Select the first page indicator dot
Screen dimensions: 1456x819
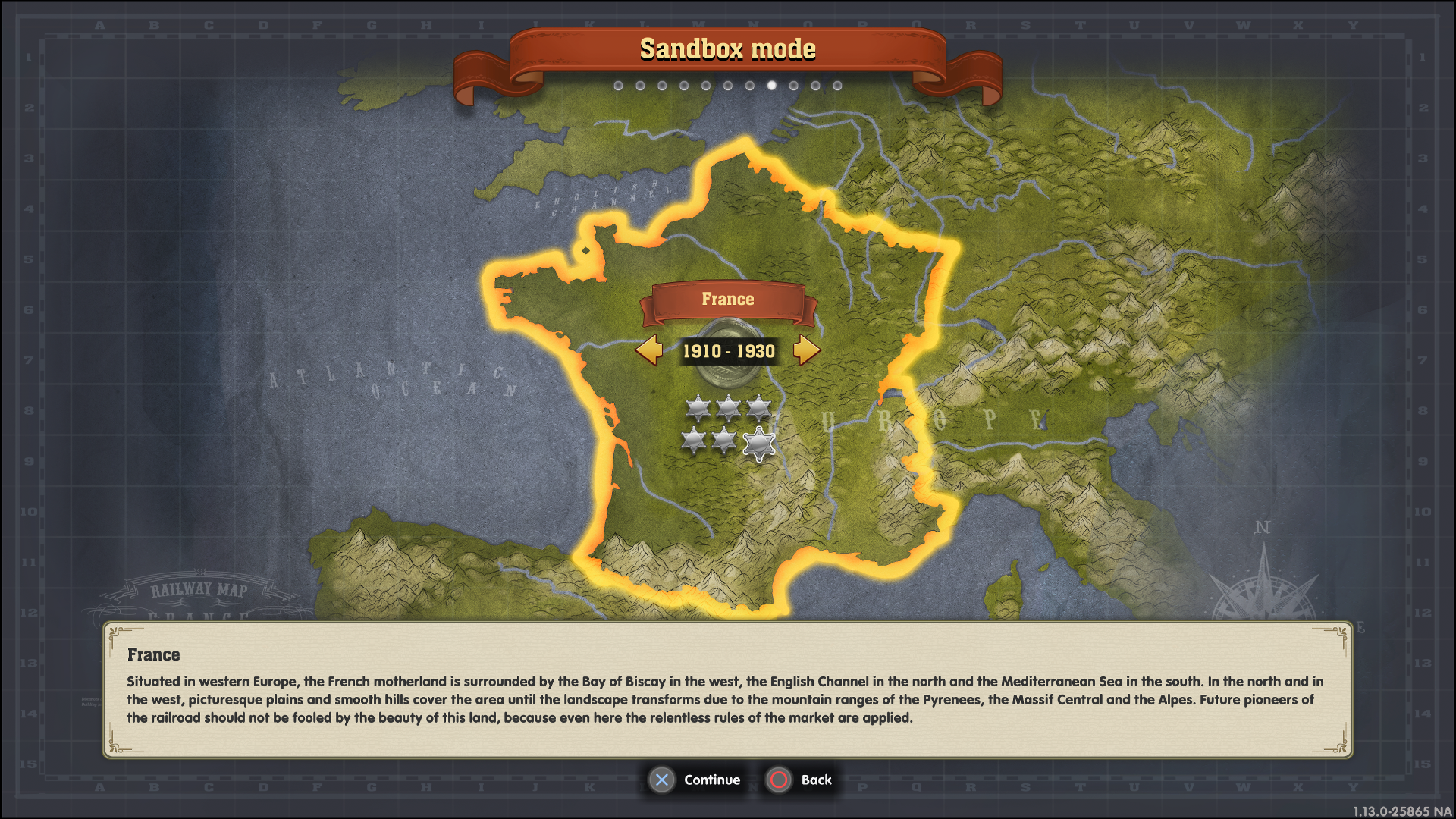pyautogui.click(x=618, y=86)
